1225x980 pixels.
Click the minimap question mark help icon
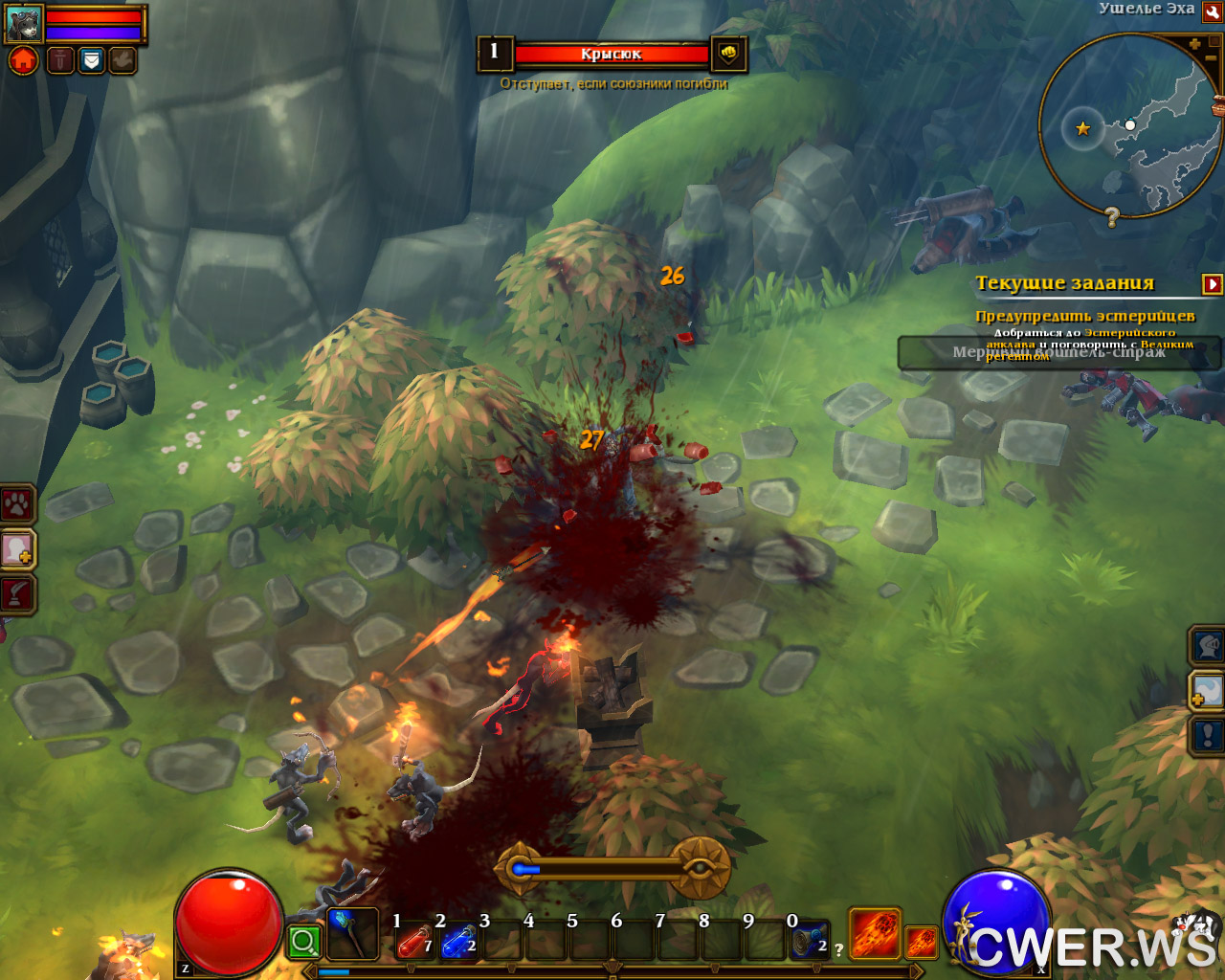tap(1111, 217)
